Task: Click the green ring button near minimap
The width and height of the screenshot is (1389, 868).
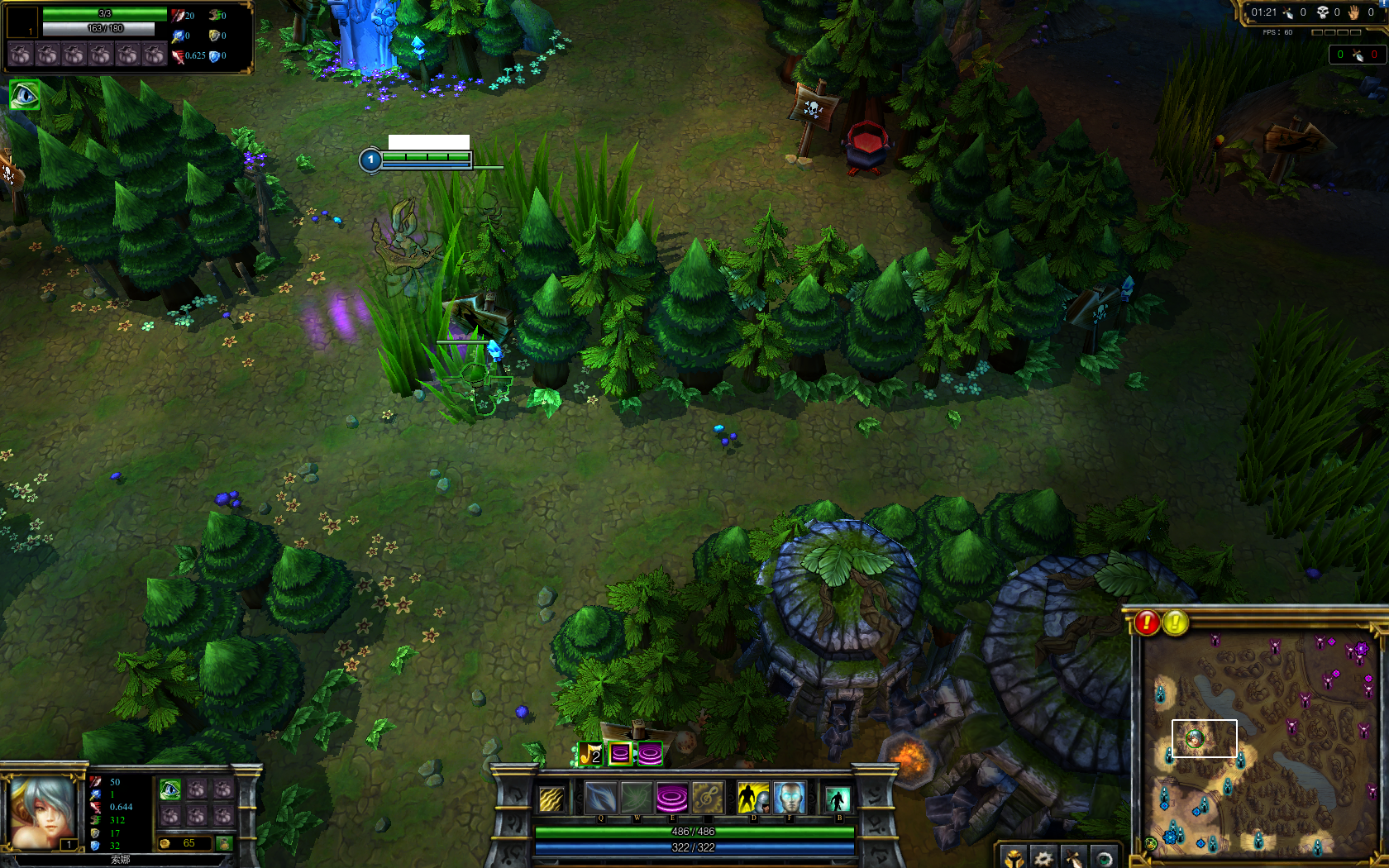Action: pyautogui.click(x=1103, y=858)
